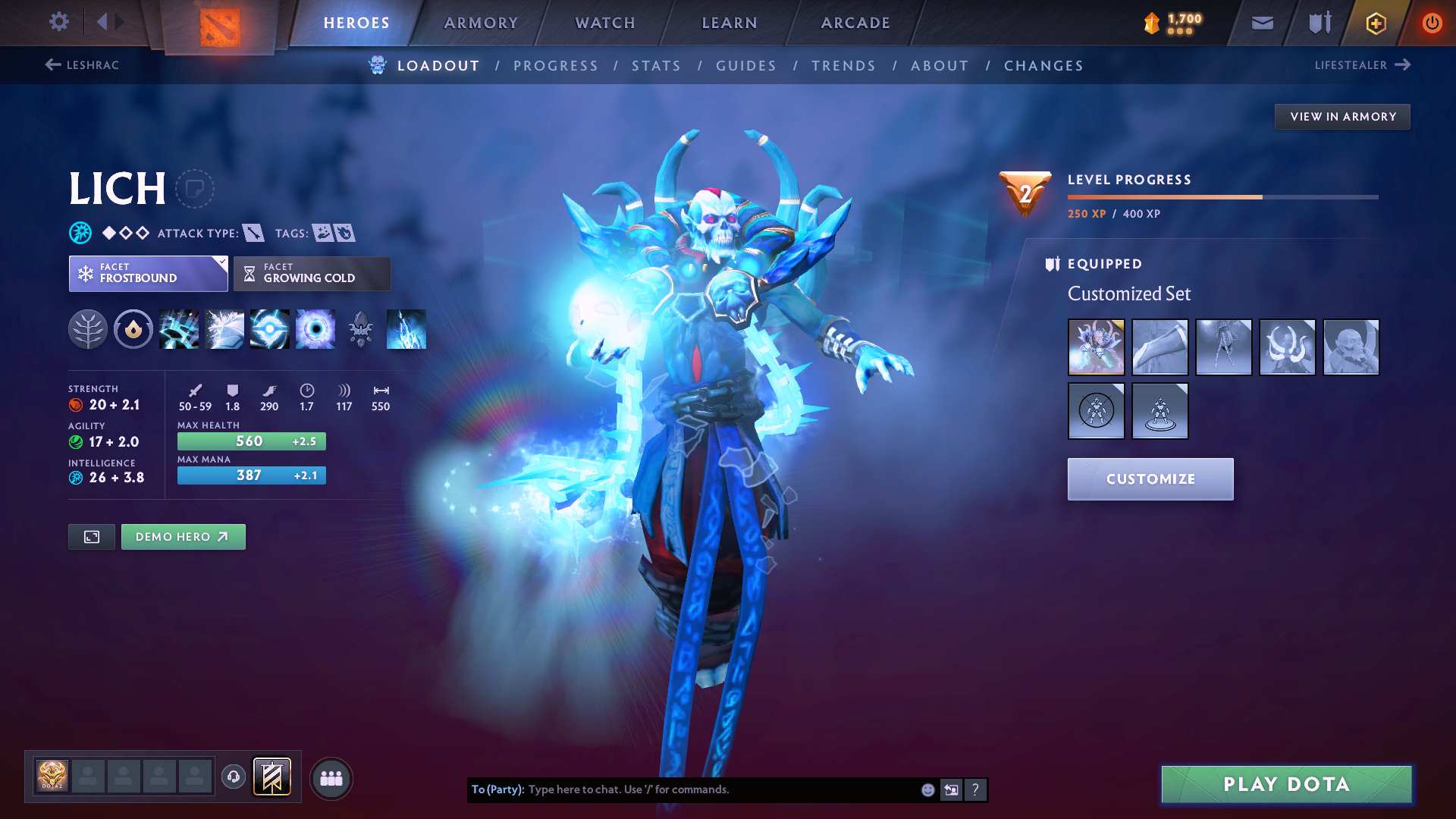Screen dimensions: 1456x819
Task: Open the STATS section for Lich
Action: tap(656, 66)
